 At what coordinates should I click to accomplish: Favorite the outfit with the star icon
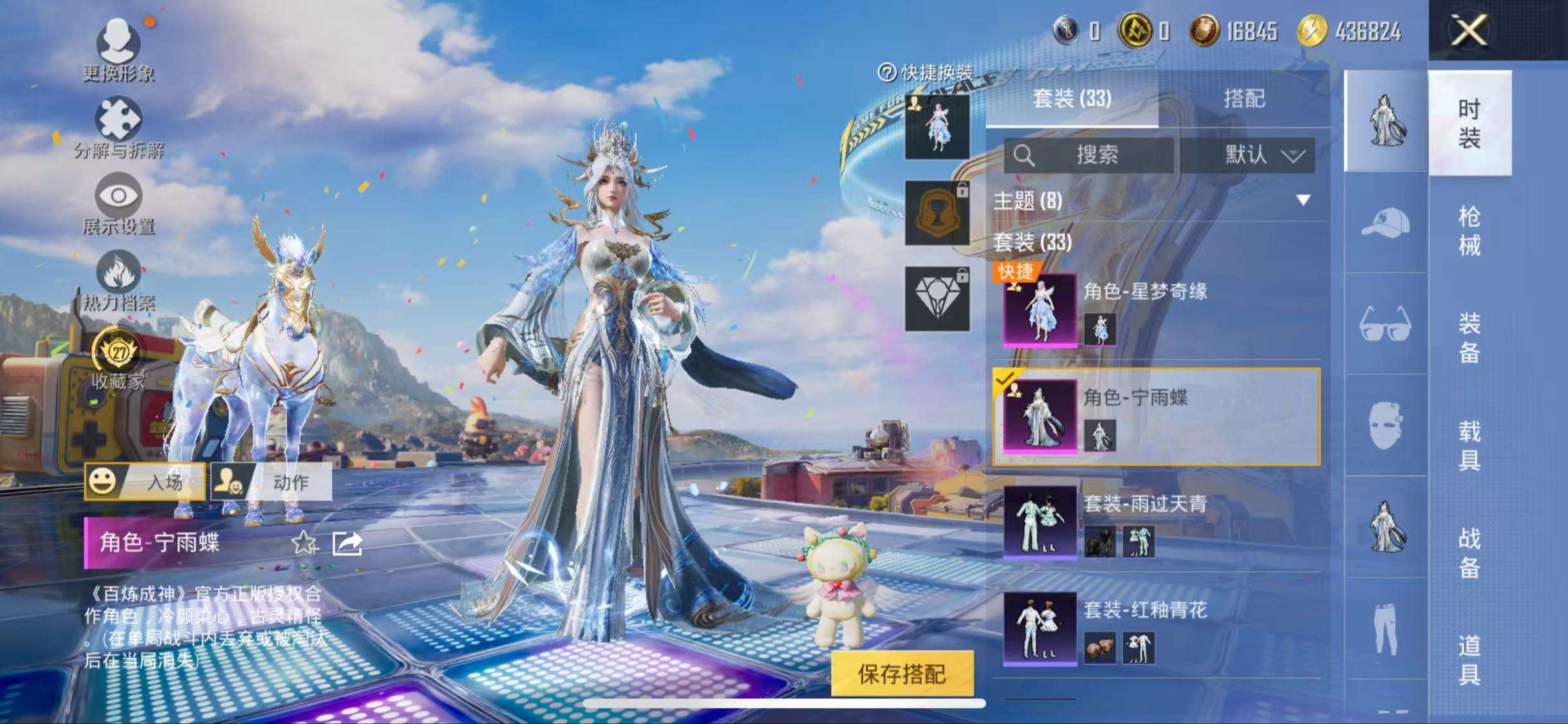[x=304, y=543]
